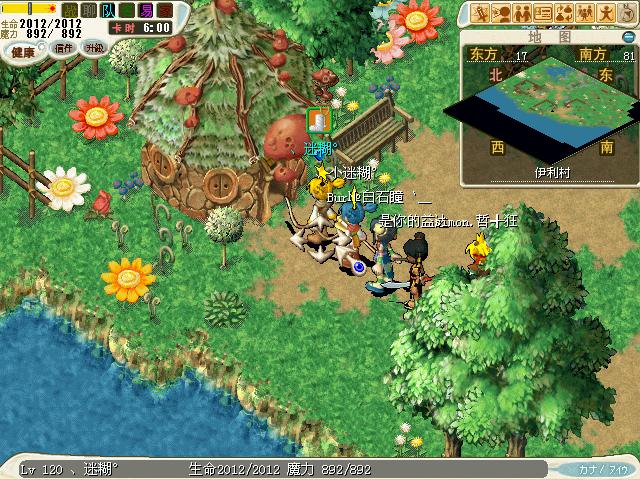
Task: Open the family group icon
Action: 584,13
